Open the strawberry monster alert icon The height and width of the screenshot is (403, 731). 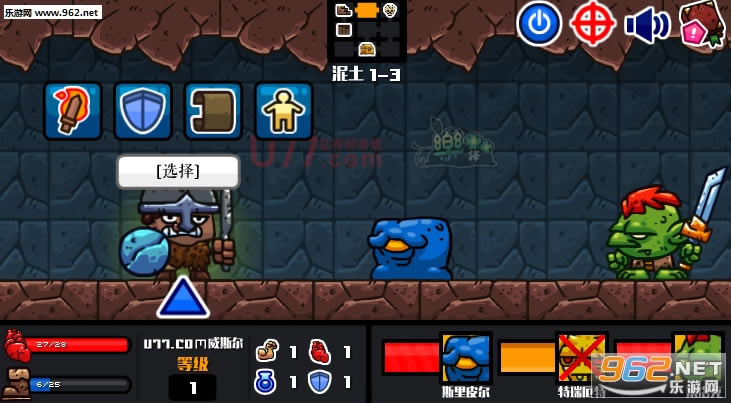[701, 24]
